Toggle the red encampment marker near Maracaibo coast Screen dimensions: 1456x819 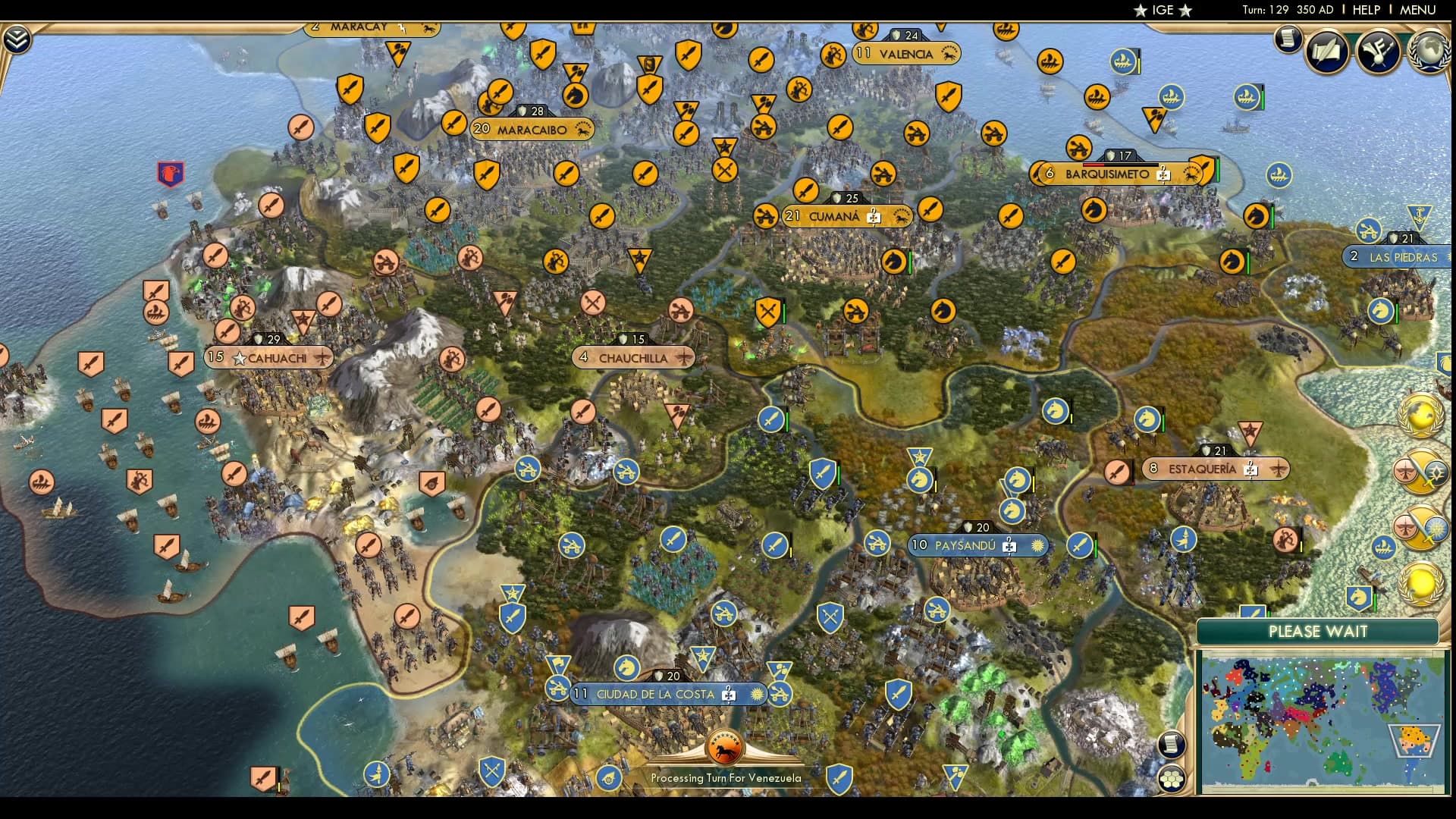pyautogui.click(x=170, y=173)
